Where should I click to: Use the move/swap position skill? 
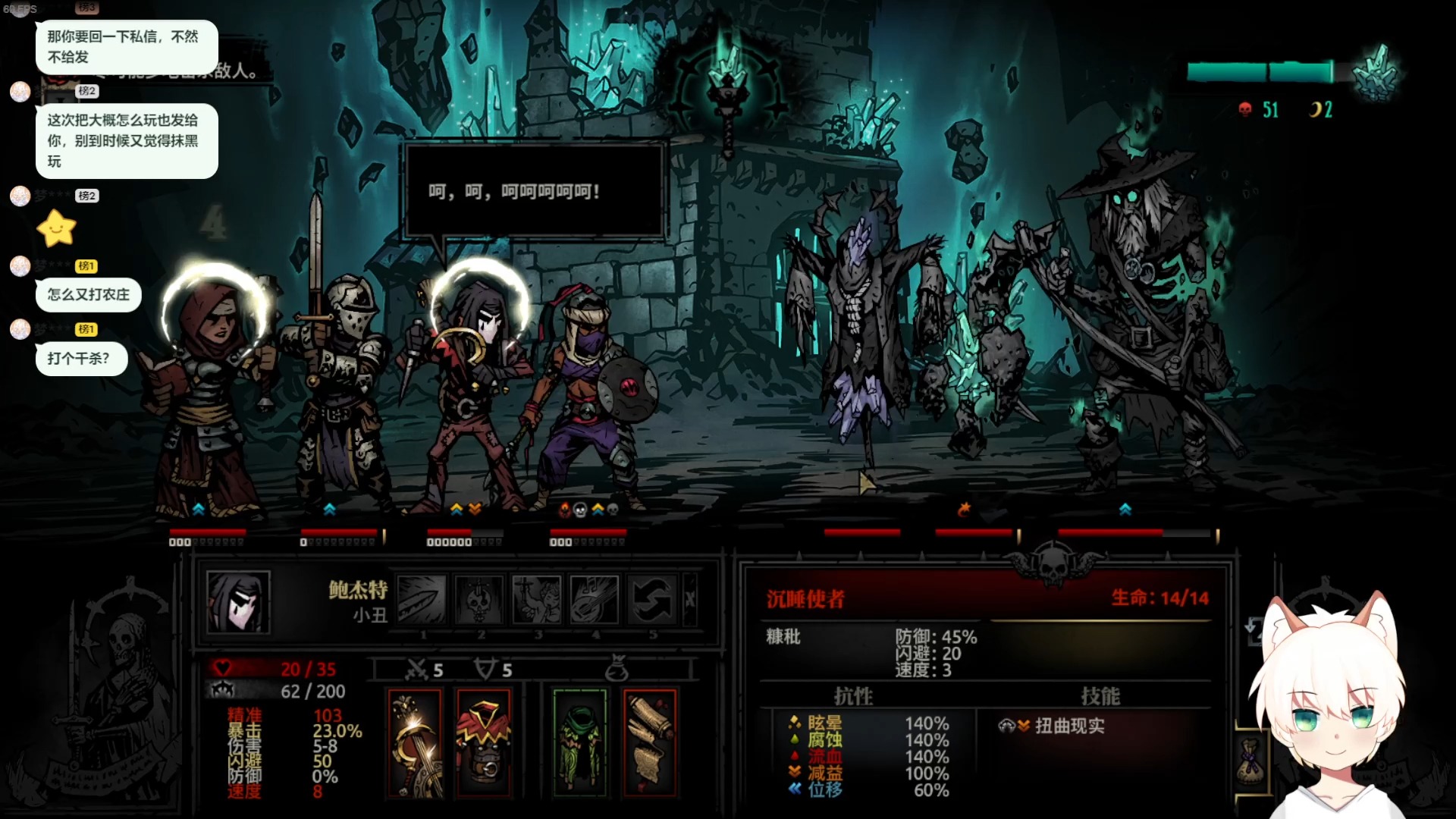651,599
